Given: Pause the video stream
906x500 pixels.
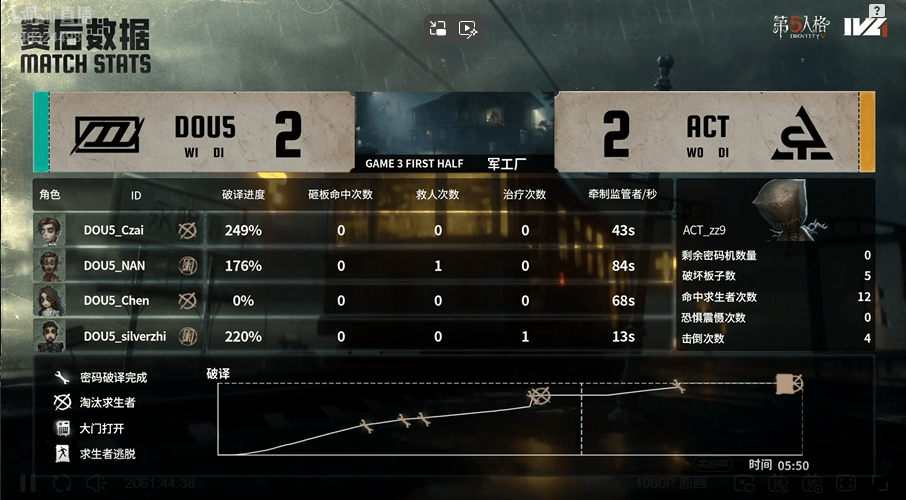Looking at the screenshot, I should 26,483.
